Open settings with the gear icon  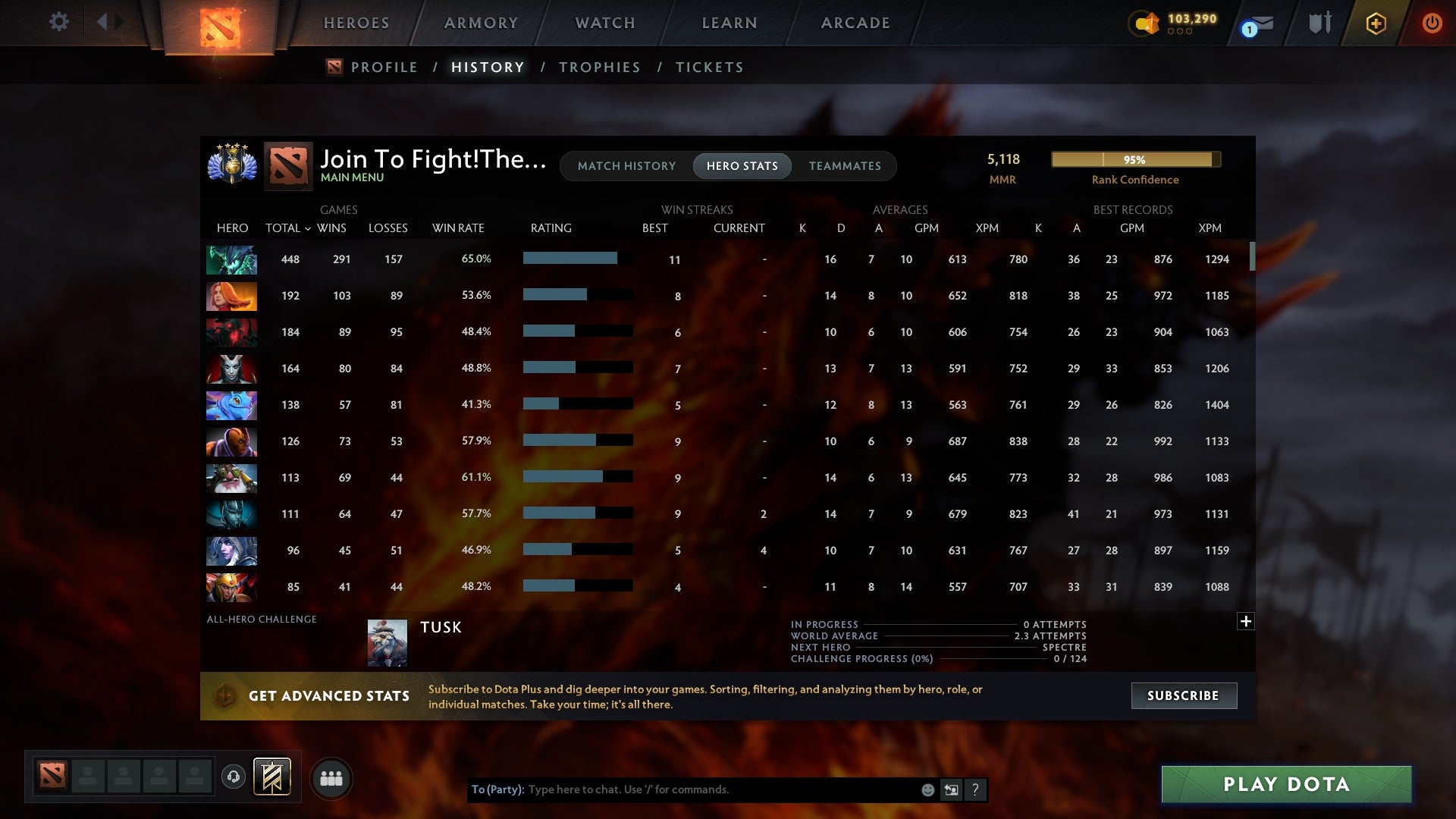click(x=59, y=22)
